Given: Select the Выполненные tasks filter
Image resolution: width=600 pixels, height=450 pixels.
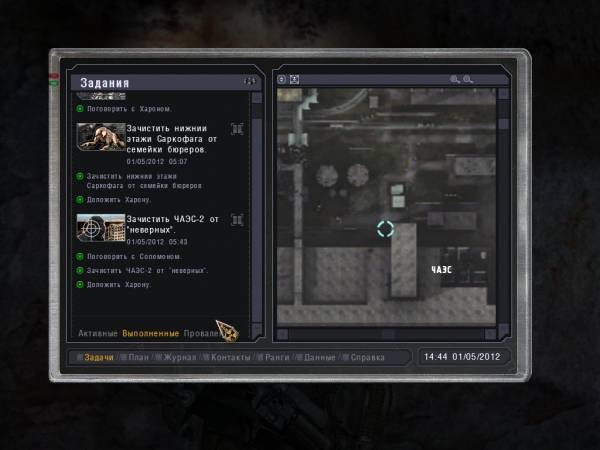Looking at the screenshot, I should pyautogui.click(x=151, y=333).
